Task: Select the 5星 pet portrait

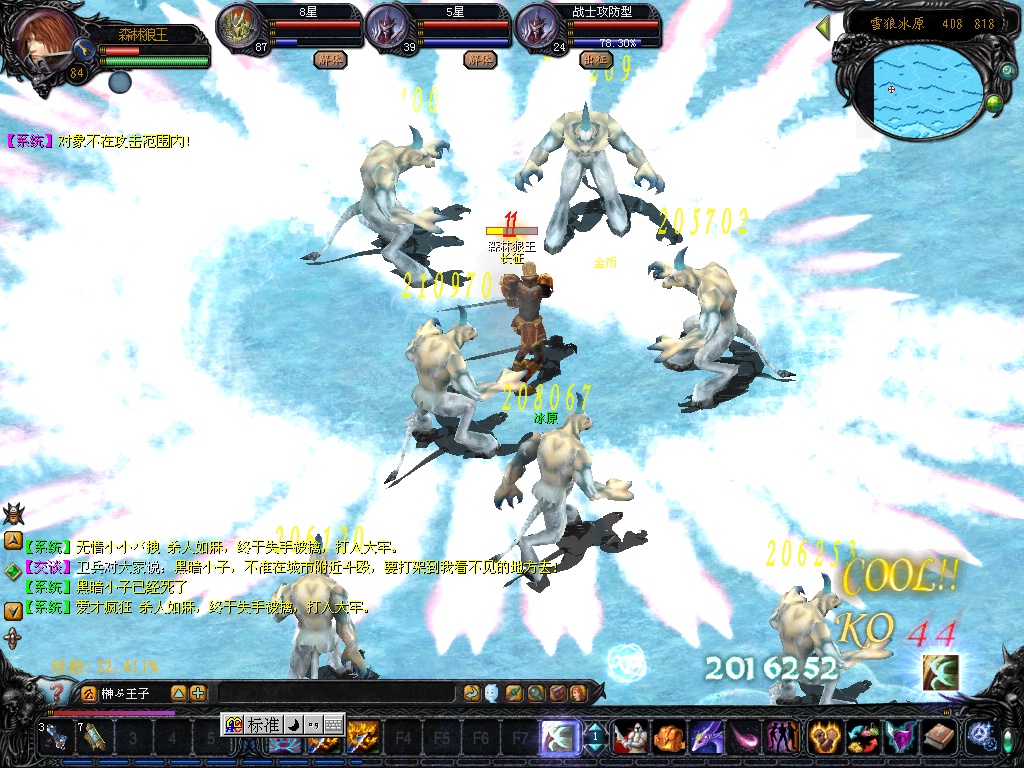Action: 387,28
